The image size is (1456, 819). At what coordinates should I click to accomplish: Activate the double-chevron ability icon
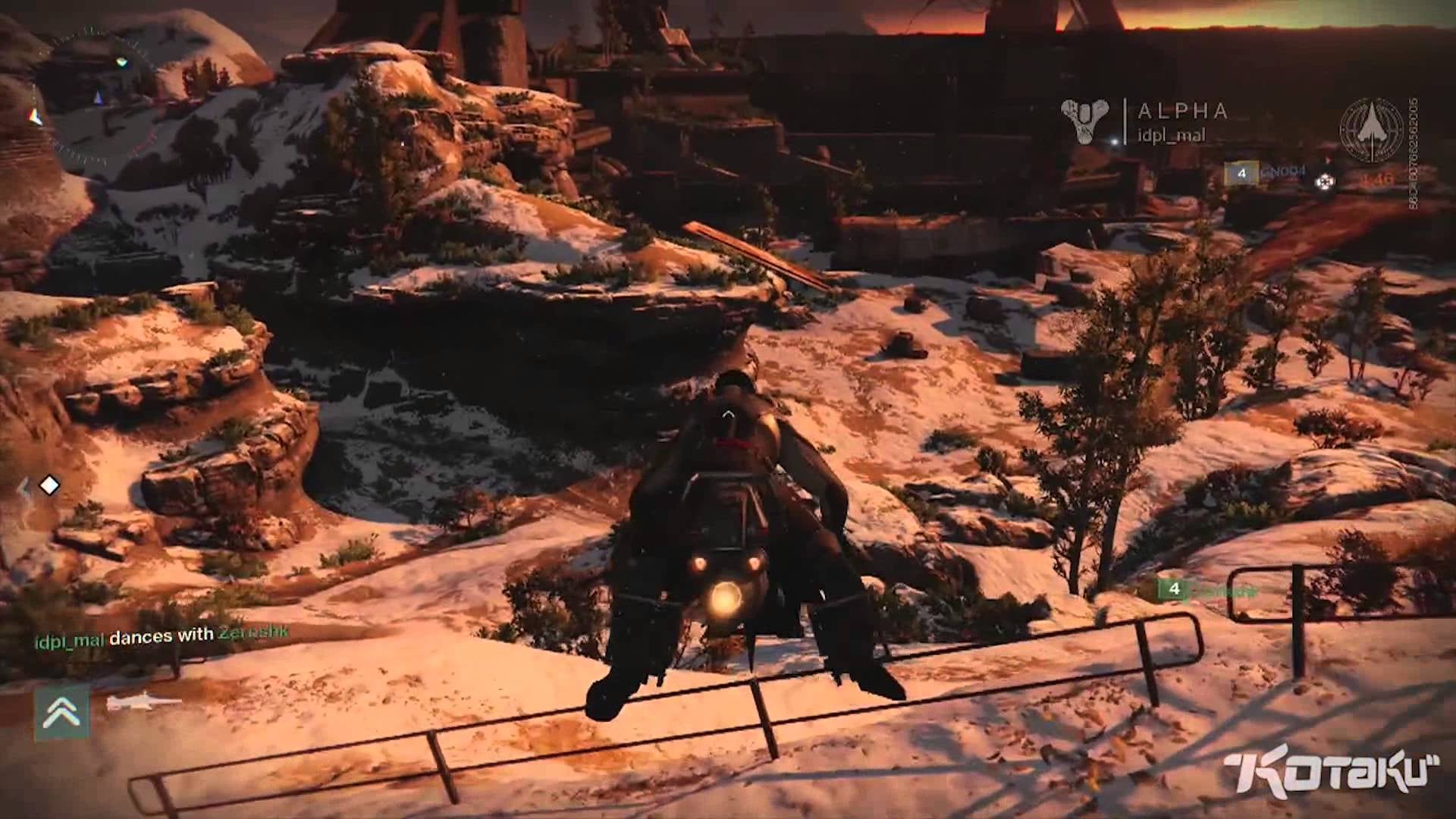point(61,713)
